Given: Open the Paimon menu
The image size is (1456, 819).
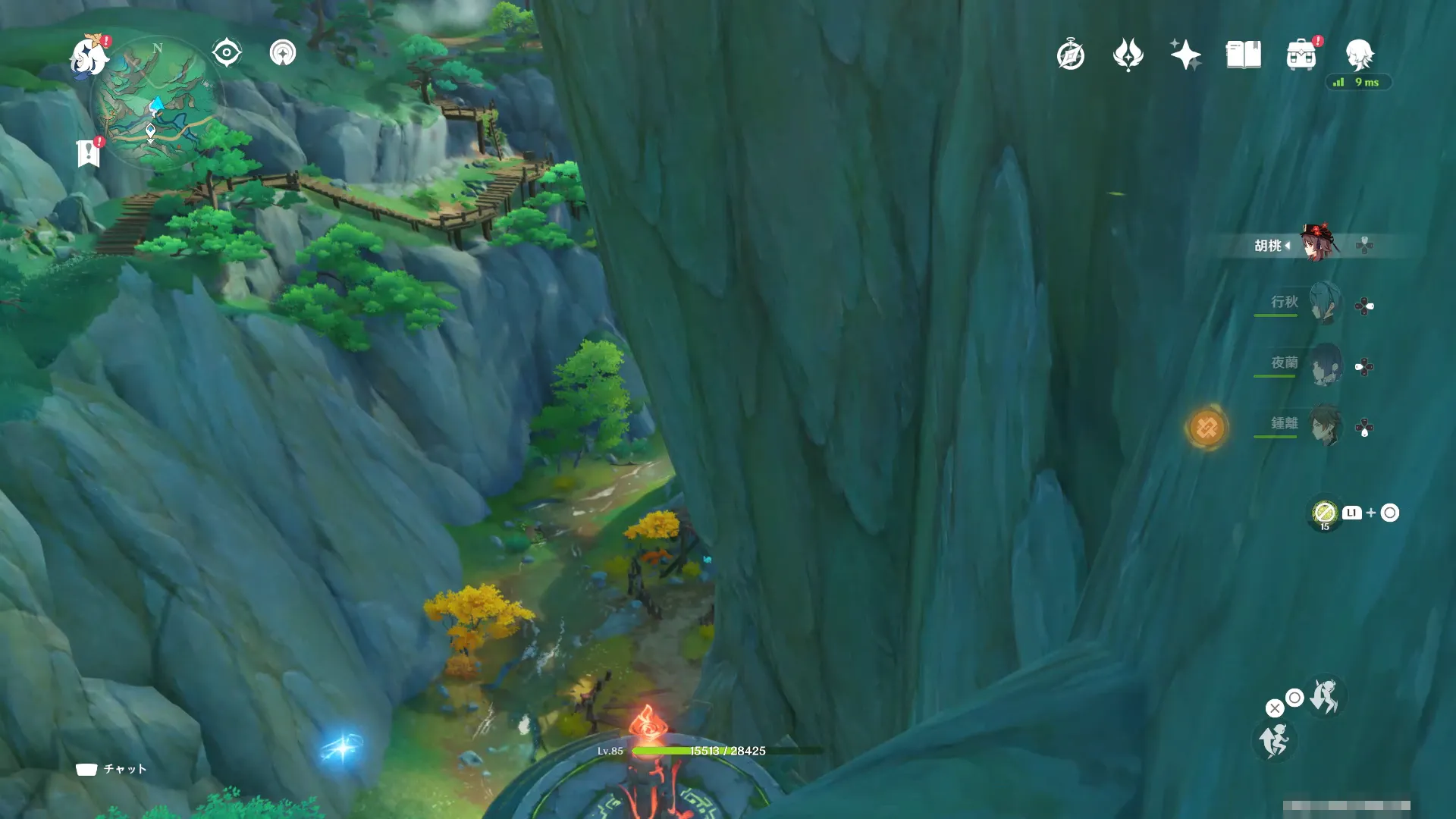Looking at the screenshot, I should click(x=89, y=56).
